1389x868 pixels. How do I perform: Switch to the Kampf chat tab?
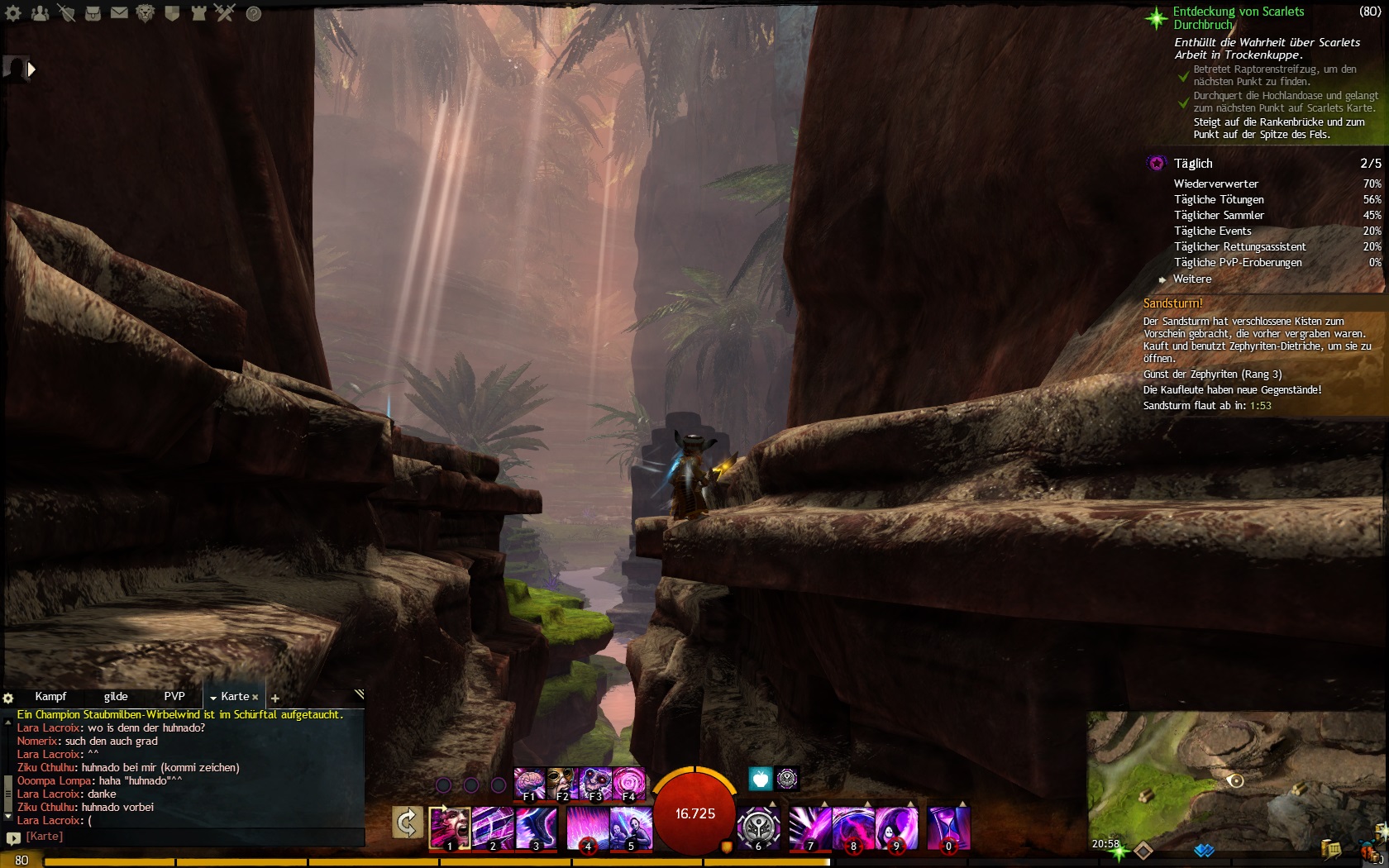pyautogui.click(x=50, y=697)
